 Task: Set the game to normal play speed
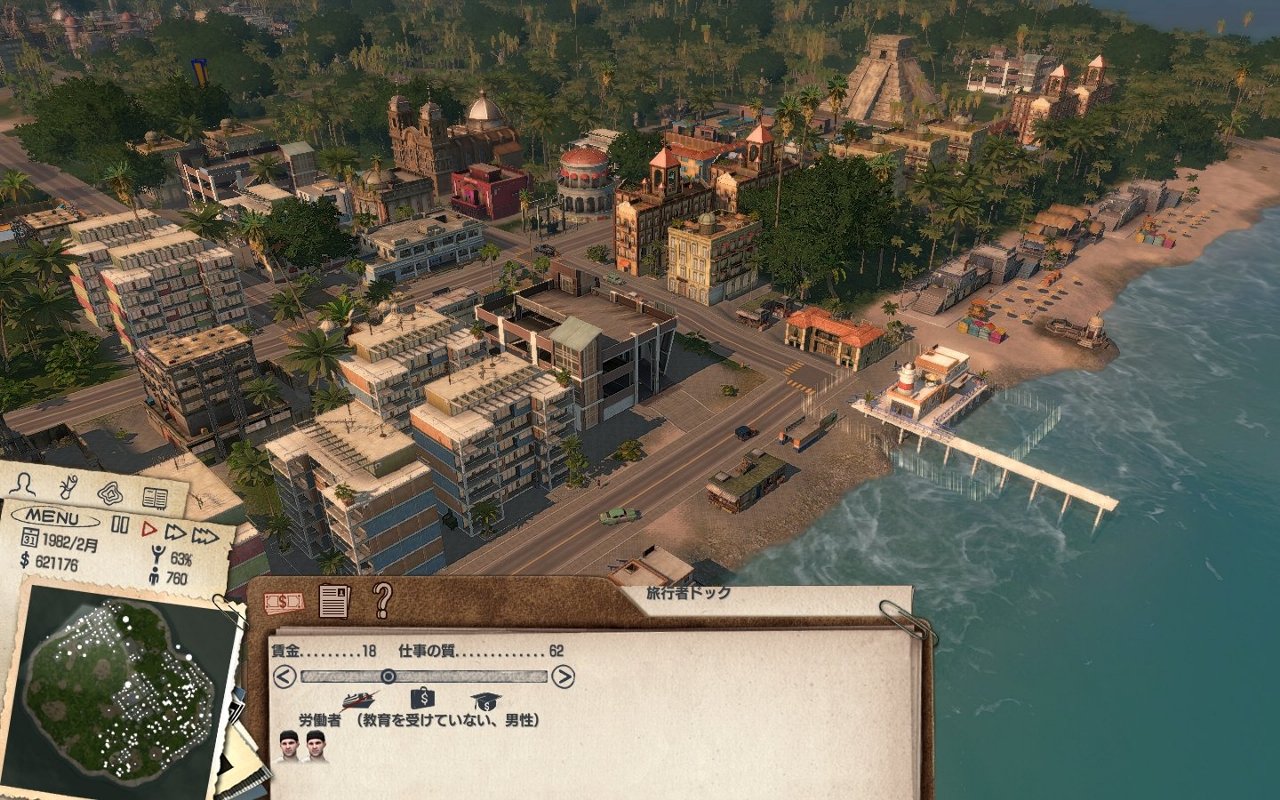coord(149,528)
